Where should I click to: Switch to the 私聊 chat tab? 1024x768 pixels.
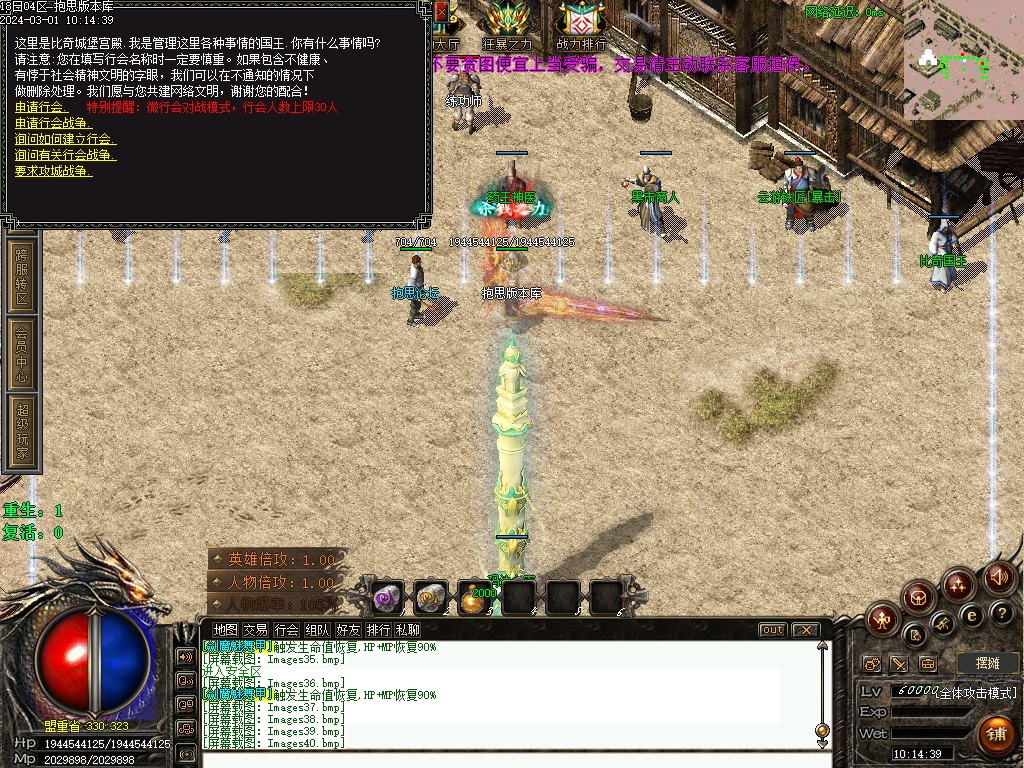407,630
